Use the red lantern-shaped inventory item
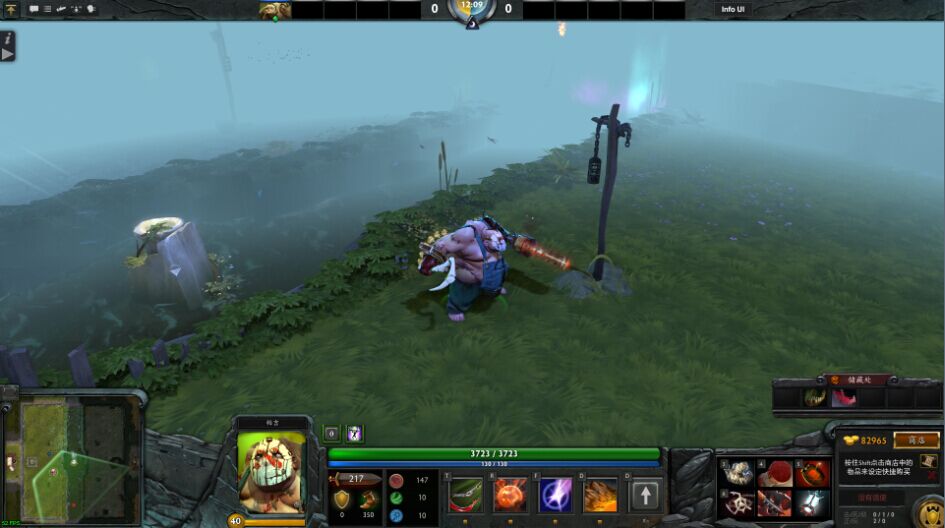This screenshot has width=945, height=528. (811, 473)
